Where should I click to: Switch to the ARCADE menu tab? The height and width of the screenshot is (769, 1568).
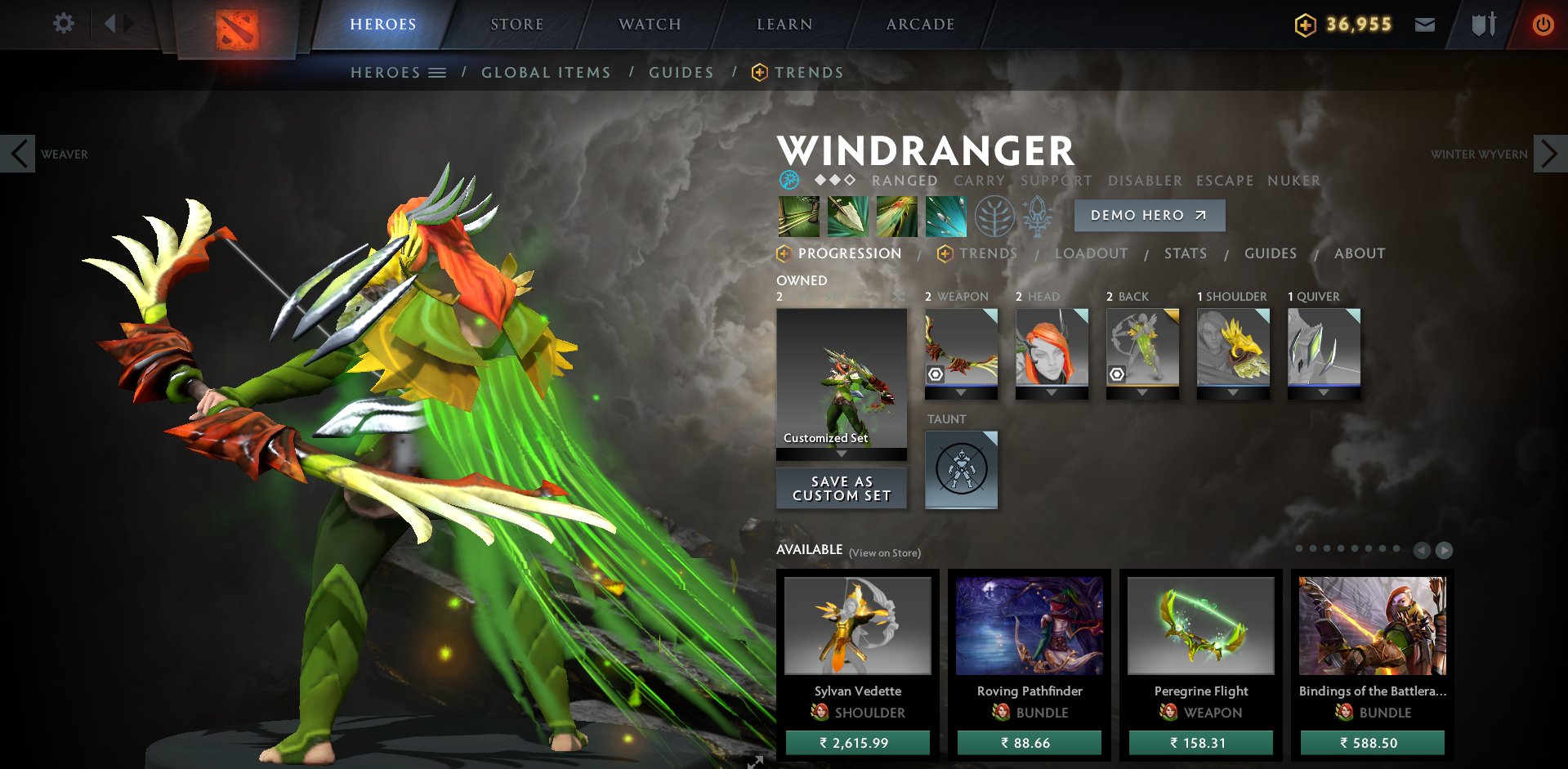point(919,24)
